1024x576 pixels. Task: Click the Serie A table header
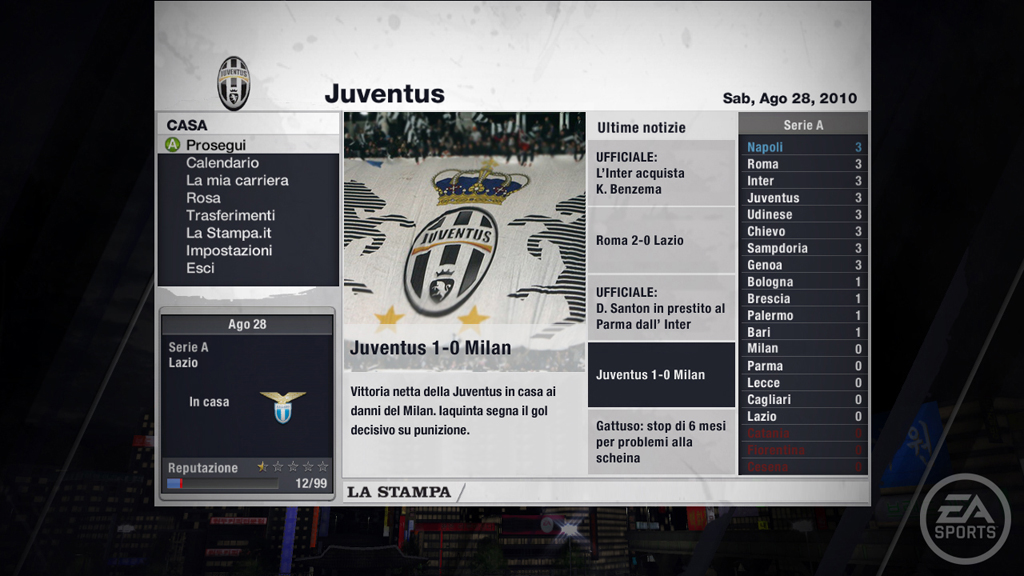(x=803, y=125)
